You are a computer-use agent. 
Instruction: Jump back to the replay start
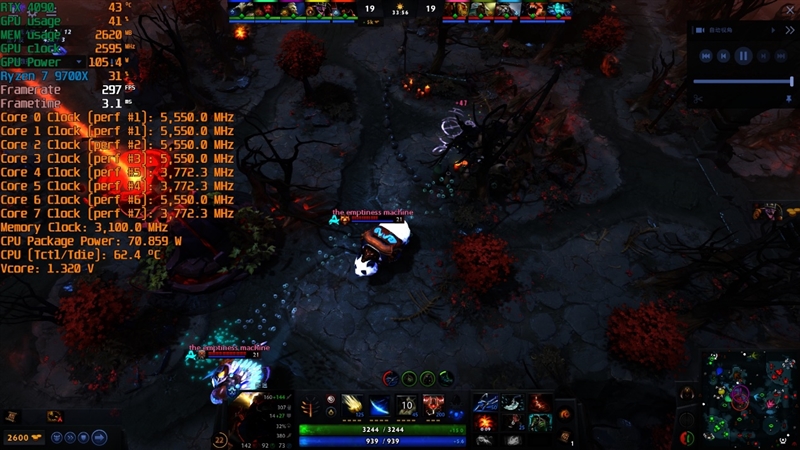[x=706, y=56]
